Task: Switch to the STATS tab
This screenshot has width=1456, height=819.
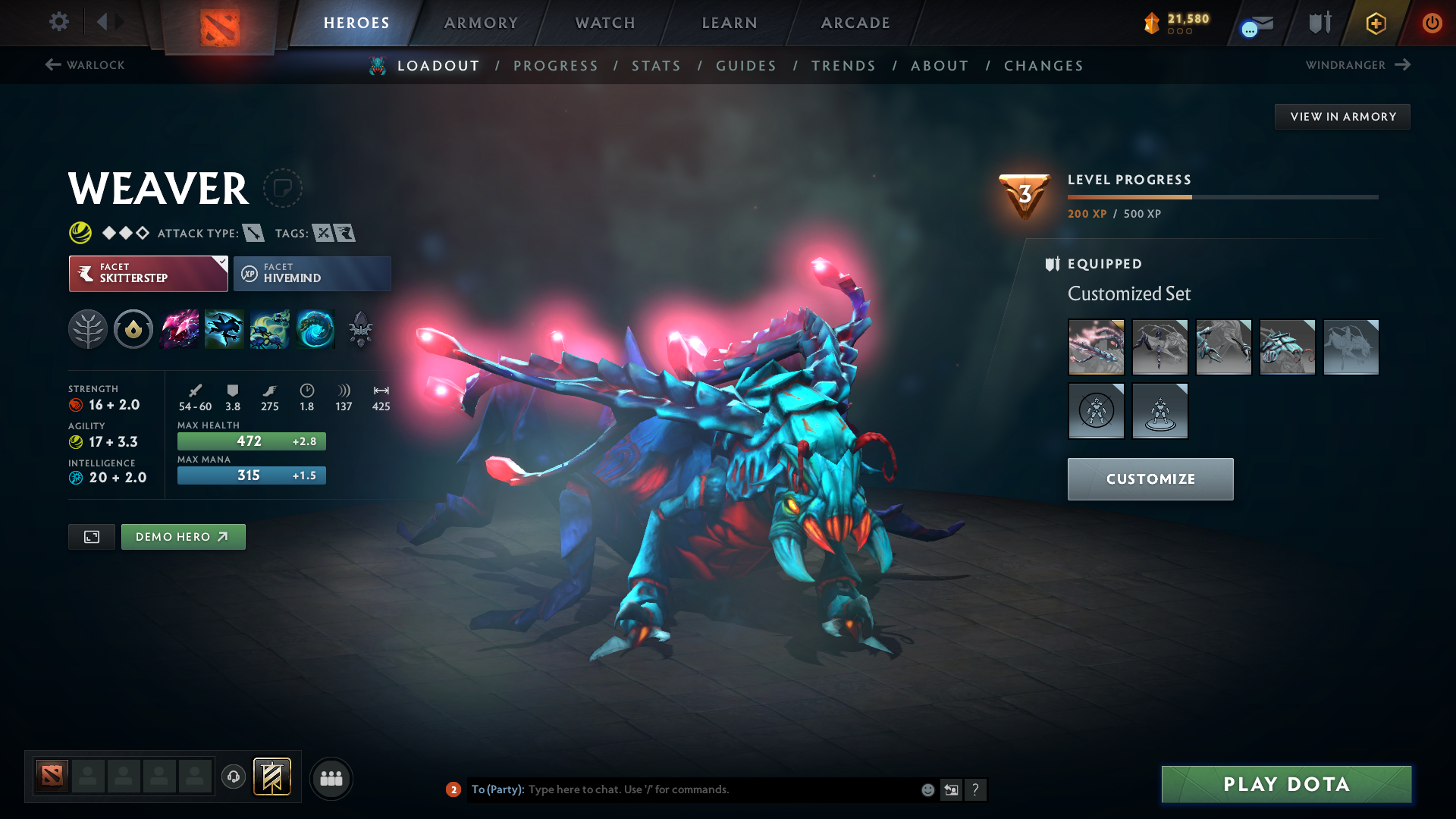Action: (x=656, y=65)
